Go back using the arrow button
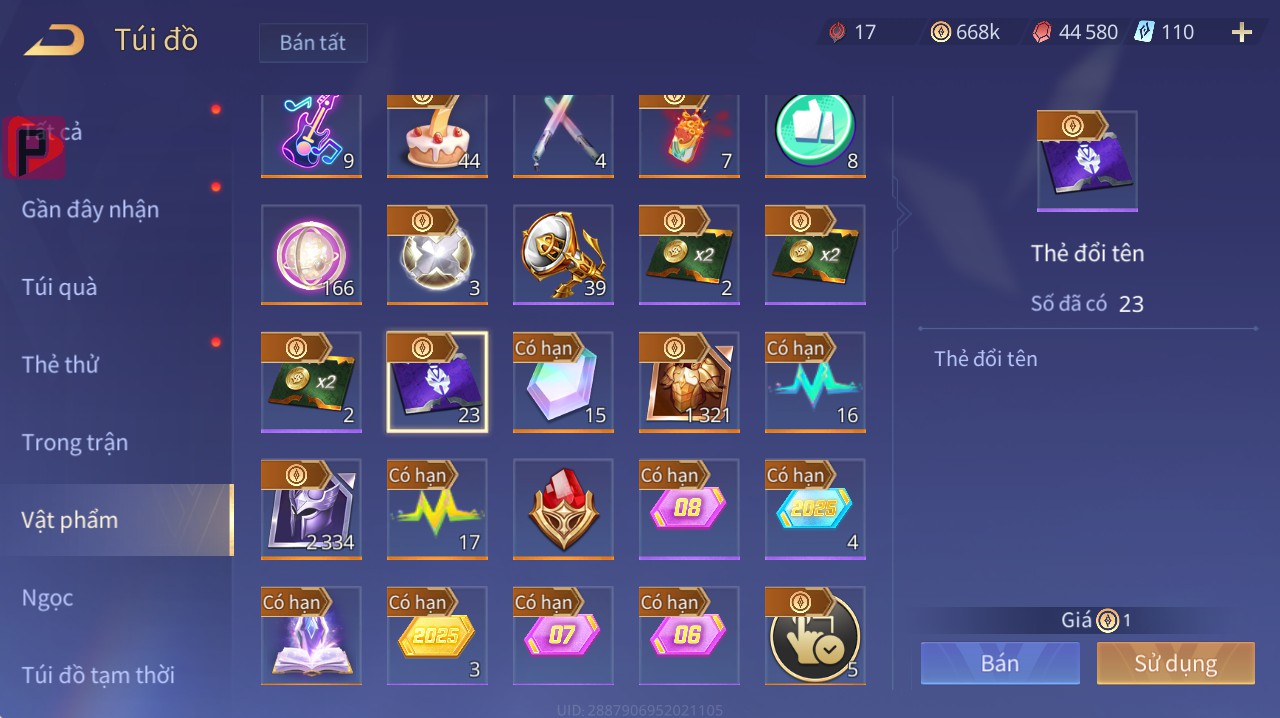The height and width of the screenshot is (718, 1280). pyautogui.click(x=55, y=40)
